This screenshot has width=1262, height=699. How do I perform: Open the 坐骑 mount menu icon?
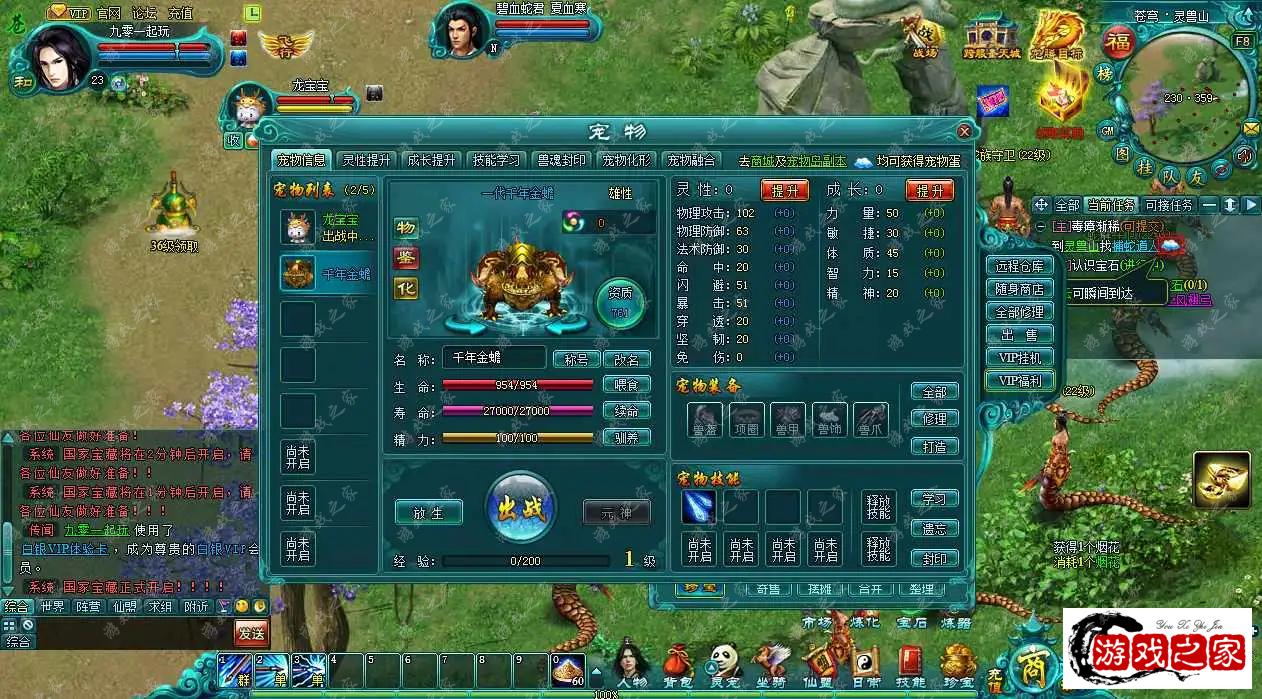770,665
